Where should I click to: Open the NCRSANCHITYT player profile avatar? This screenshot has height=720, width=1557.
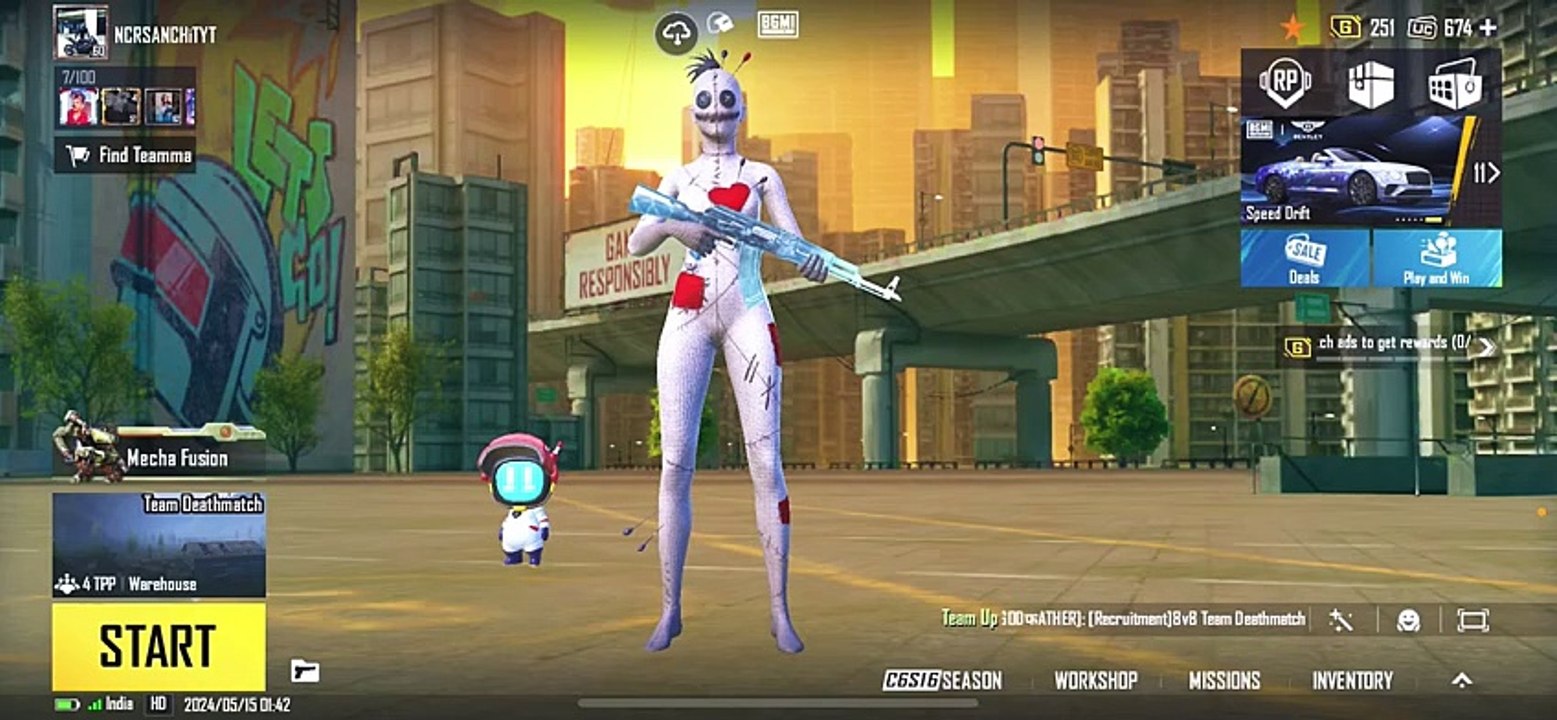click(x=80, y=32)
